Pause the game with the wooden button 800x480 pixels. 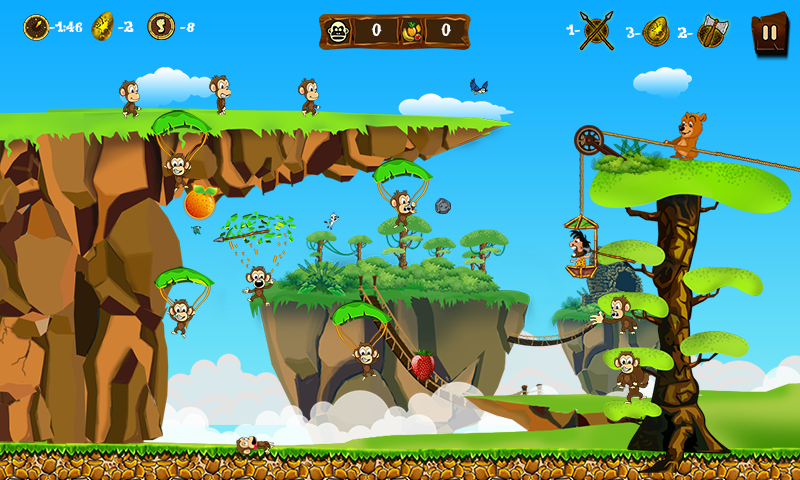[768, 32]
